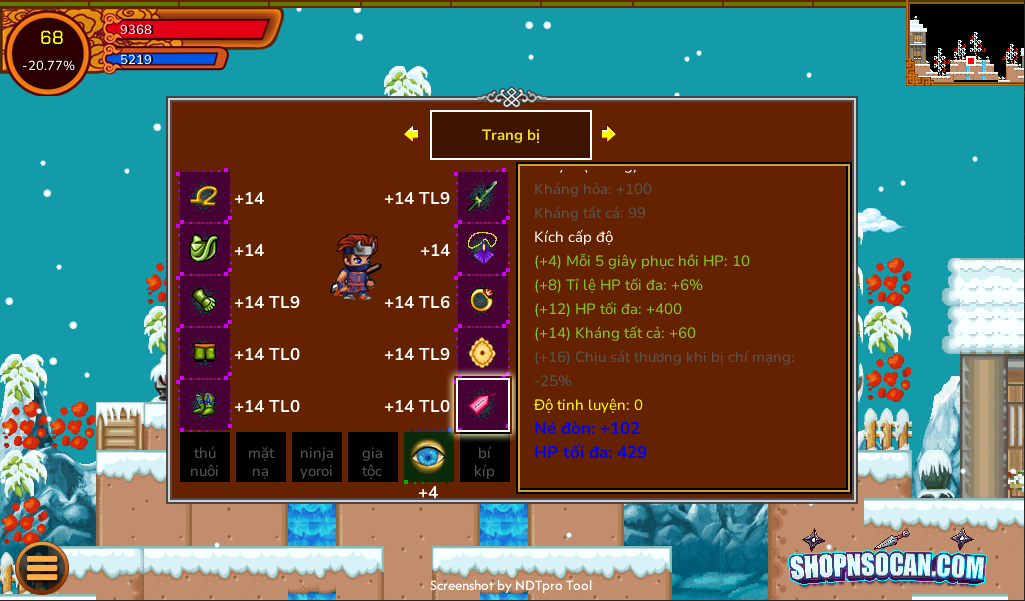The image size is (1025, 601).
Task: Select the green sword weapon slot
Action: 483,198
